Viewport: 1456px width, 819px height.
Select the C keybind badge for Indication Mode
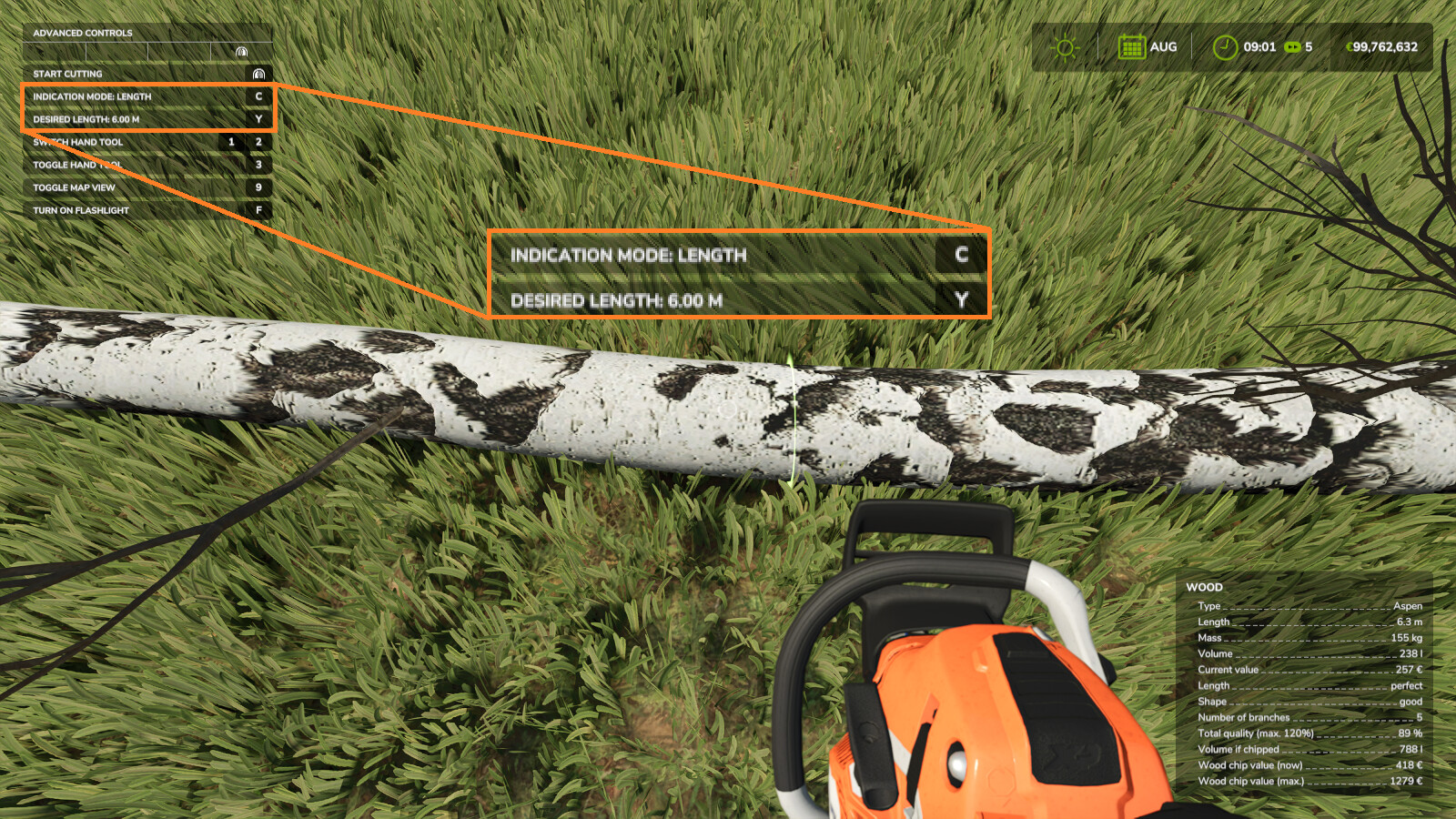tap(260, 96)
